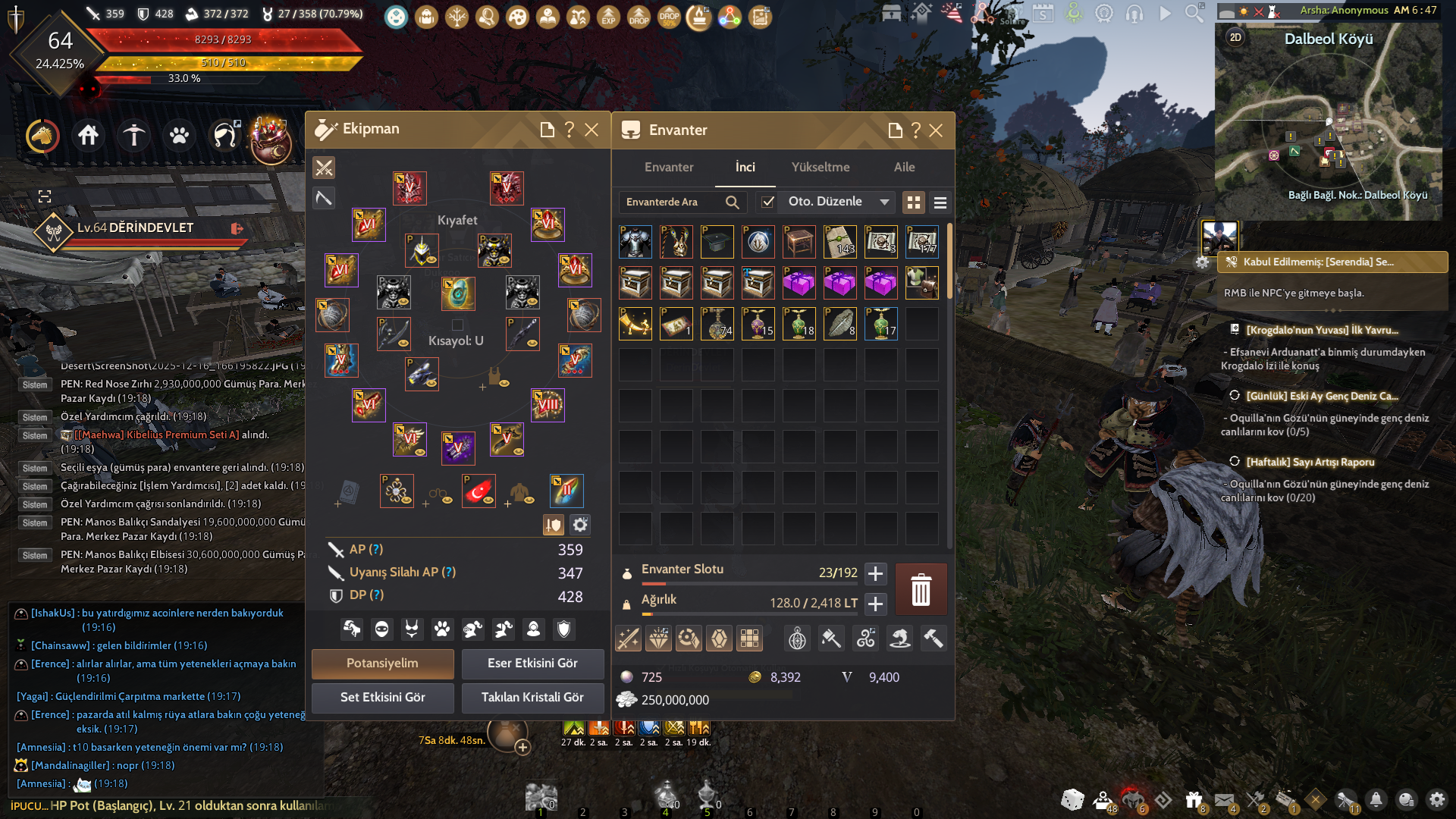View Takılan Kristali Gör

tap(532, 698)
